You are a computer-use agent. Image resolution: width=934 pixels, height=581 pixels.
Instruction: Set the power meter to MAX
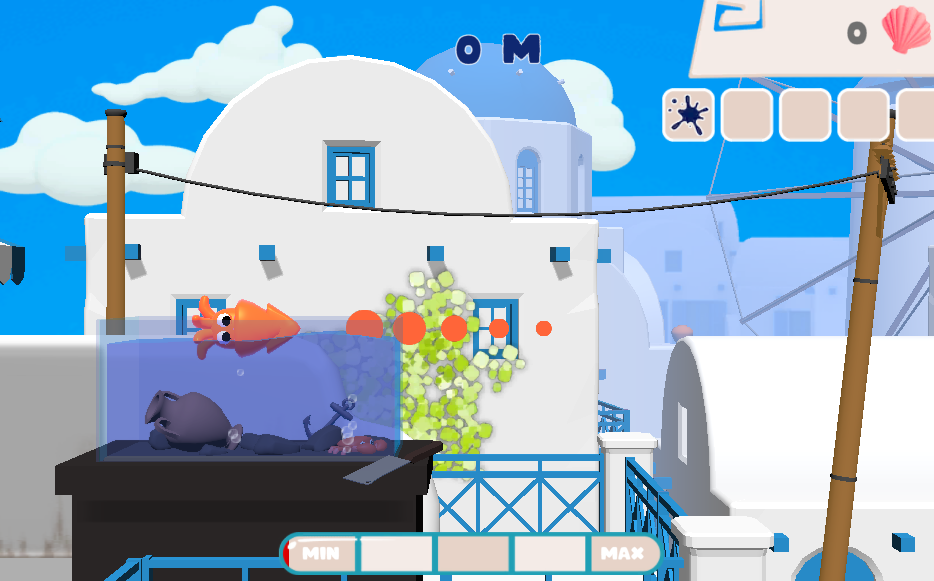coord(621,553)
